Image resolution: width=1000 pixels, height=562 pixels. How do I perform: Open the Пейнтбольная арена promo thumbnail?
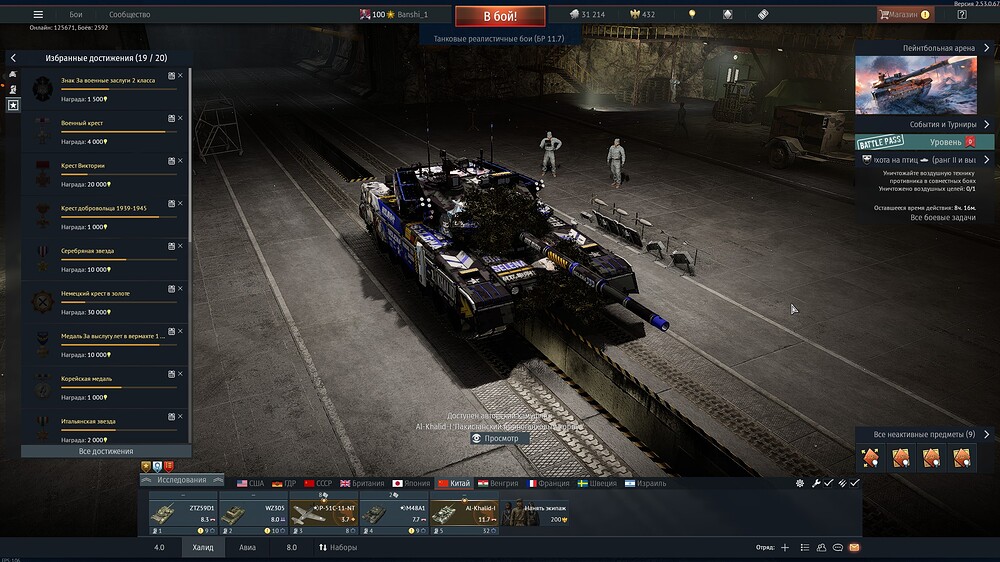click(x=916, y=85)
